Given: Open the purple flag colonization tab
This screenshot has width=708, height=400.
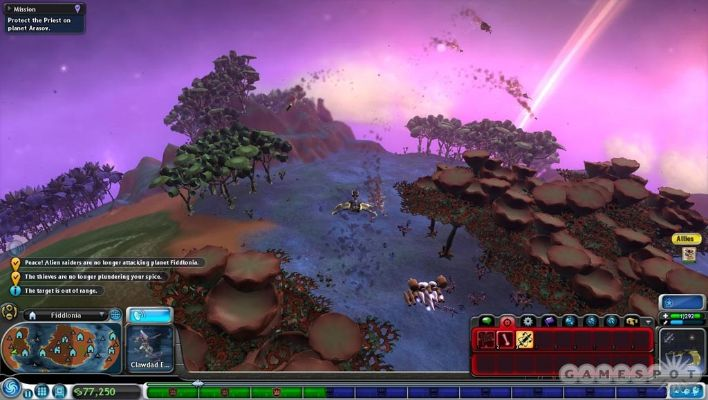Looking at the screenshot, I should click(547, 321).
